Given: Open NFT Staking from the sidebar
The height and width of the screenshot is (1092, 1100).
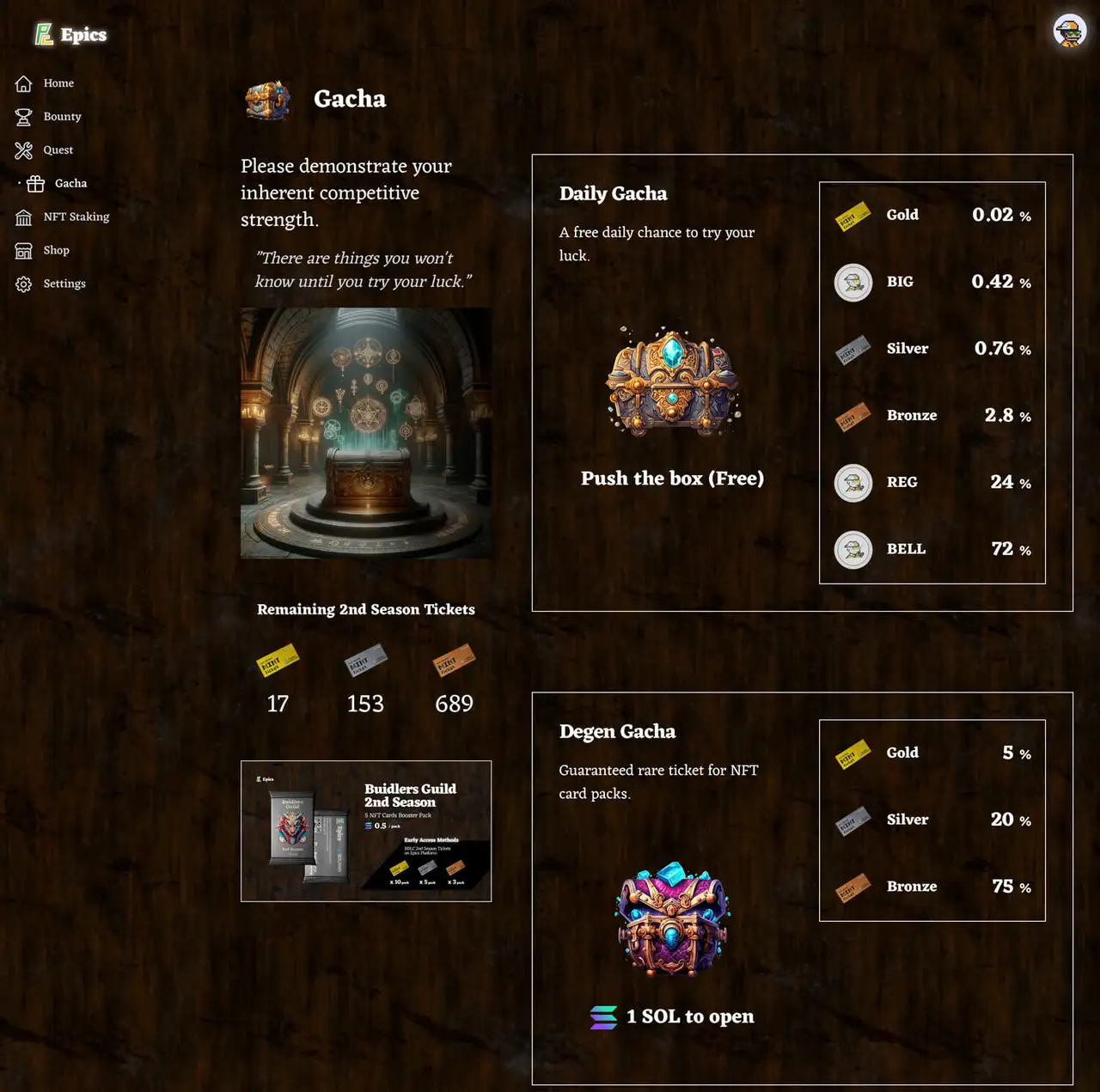Looking at the screenshot, I should pyautogui.click(x=23, y=217).
